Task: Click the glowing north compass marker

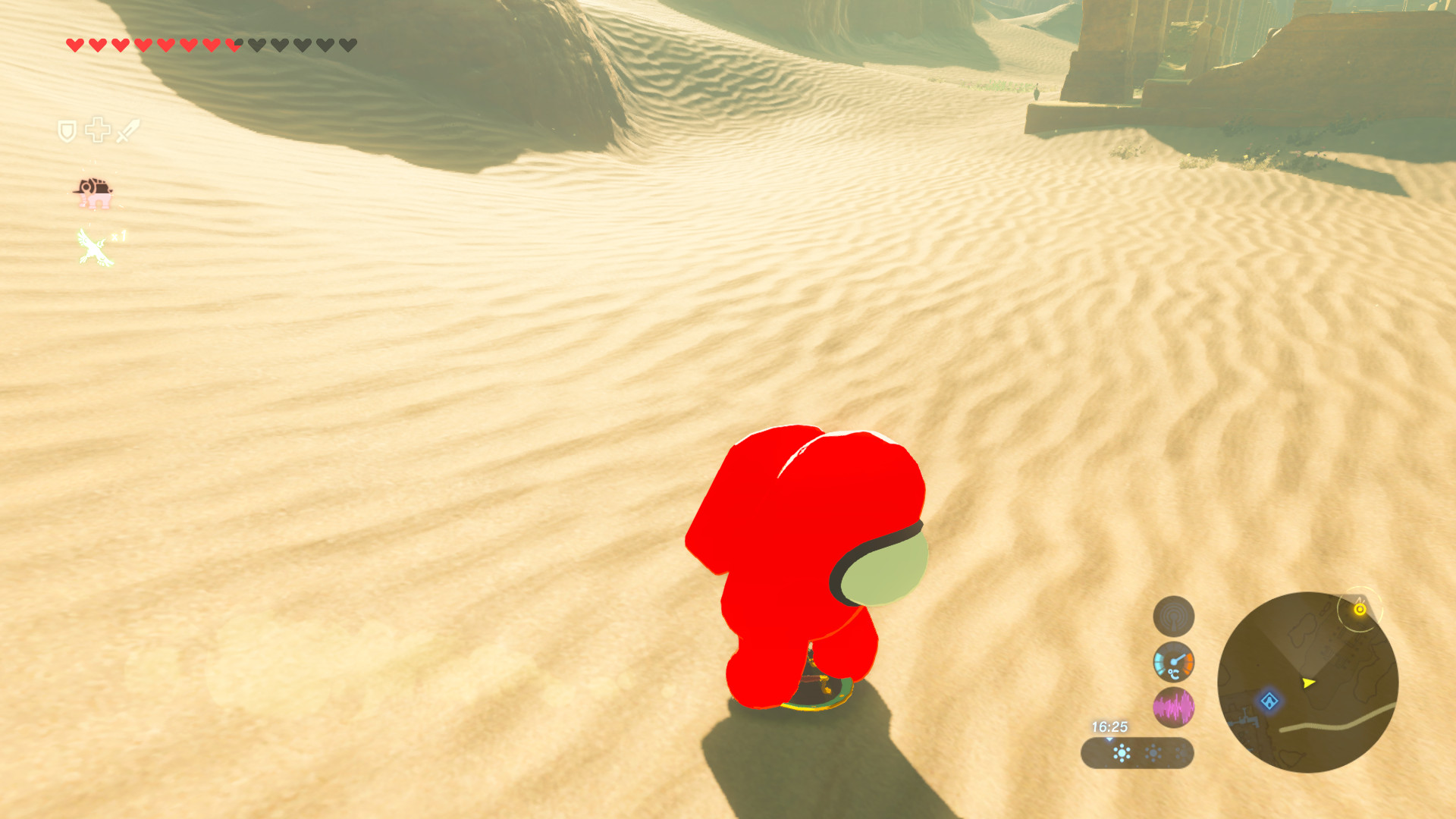Action: pos(1360,608)
